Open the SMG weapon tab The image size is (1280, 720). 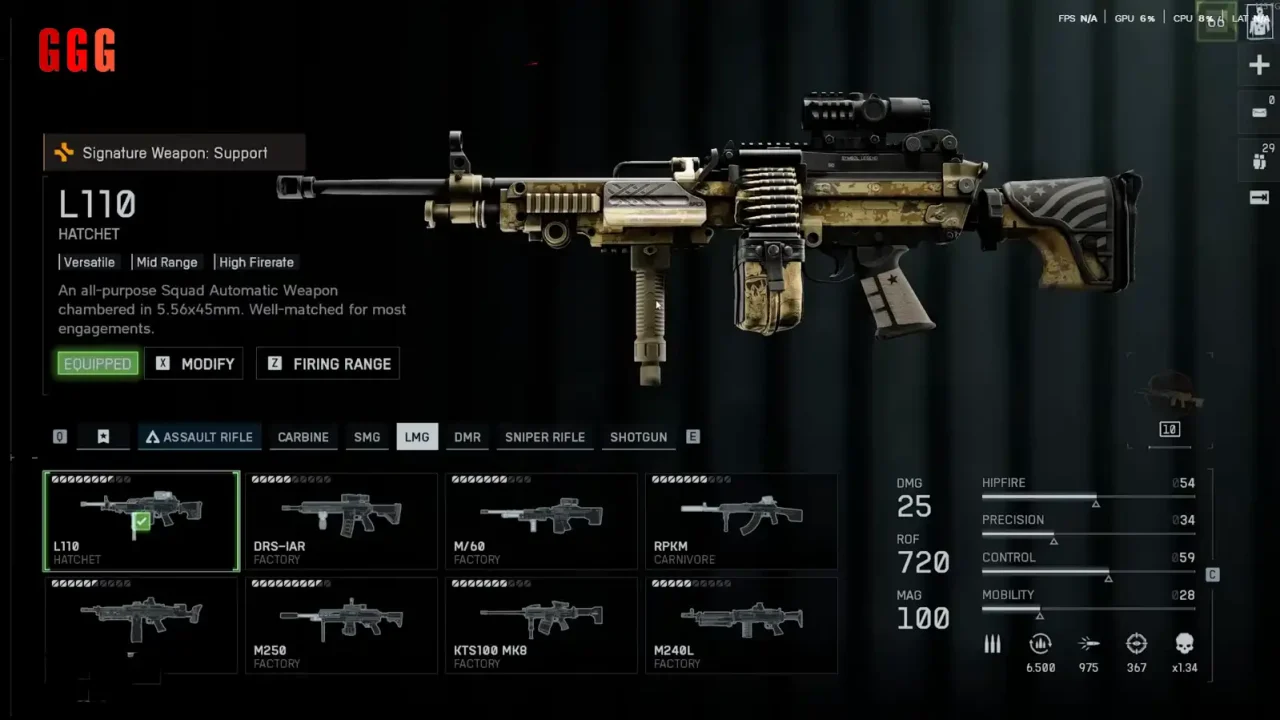click(x=367, y=437)
